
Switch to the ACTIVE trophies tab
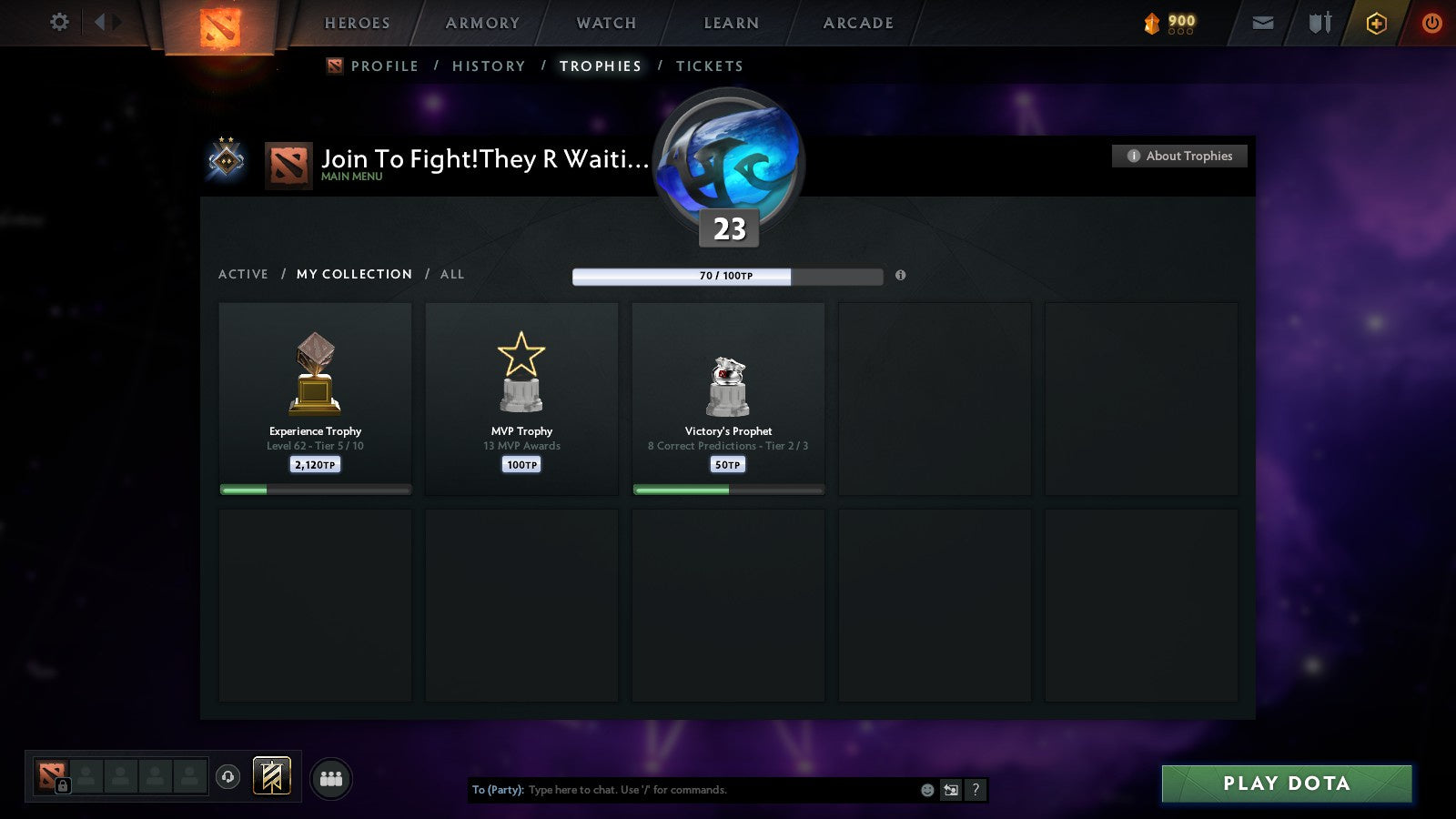pos(244,274)
